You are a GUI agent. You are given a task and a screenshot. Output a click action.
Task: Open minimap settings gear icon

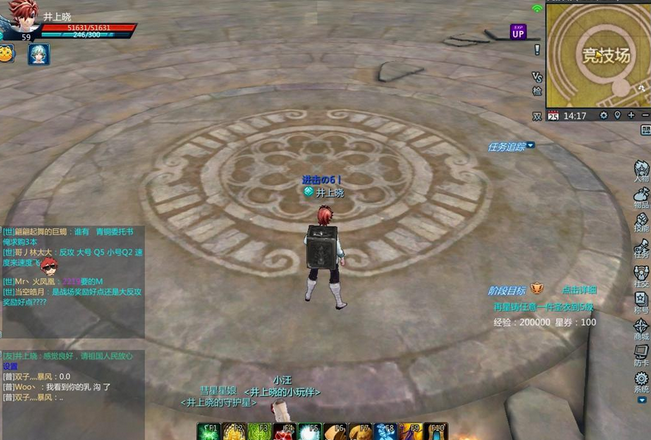(x=603, y=116)
